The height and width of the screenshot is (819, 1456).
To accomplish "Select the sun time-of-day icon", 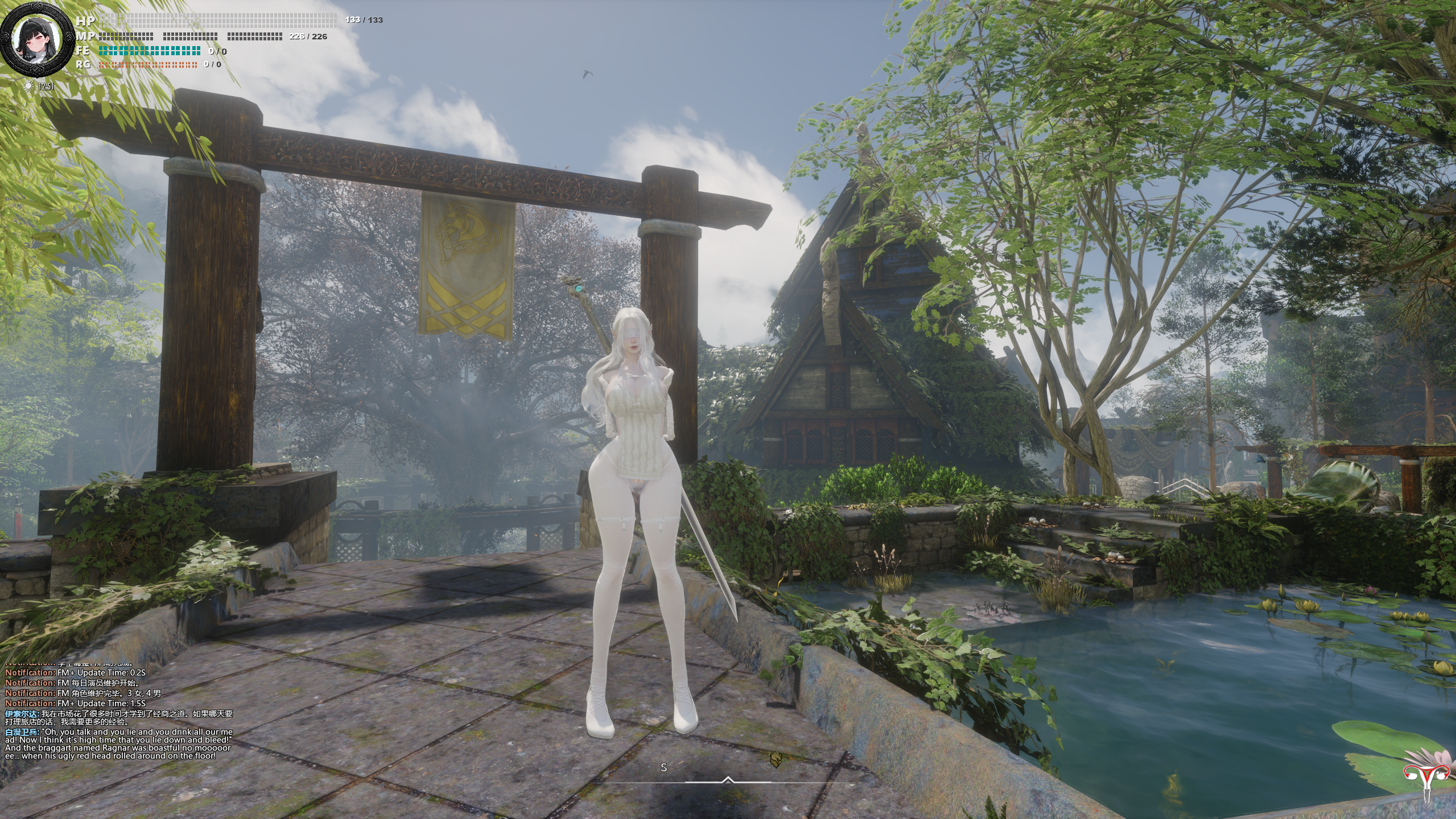I will pyautogui.click(x=28, y=86).
